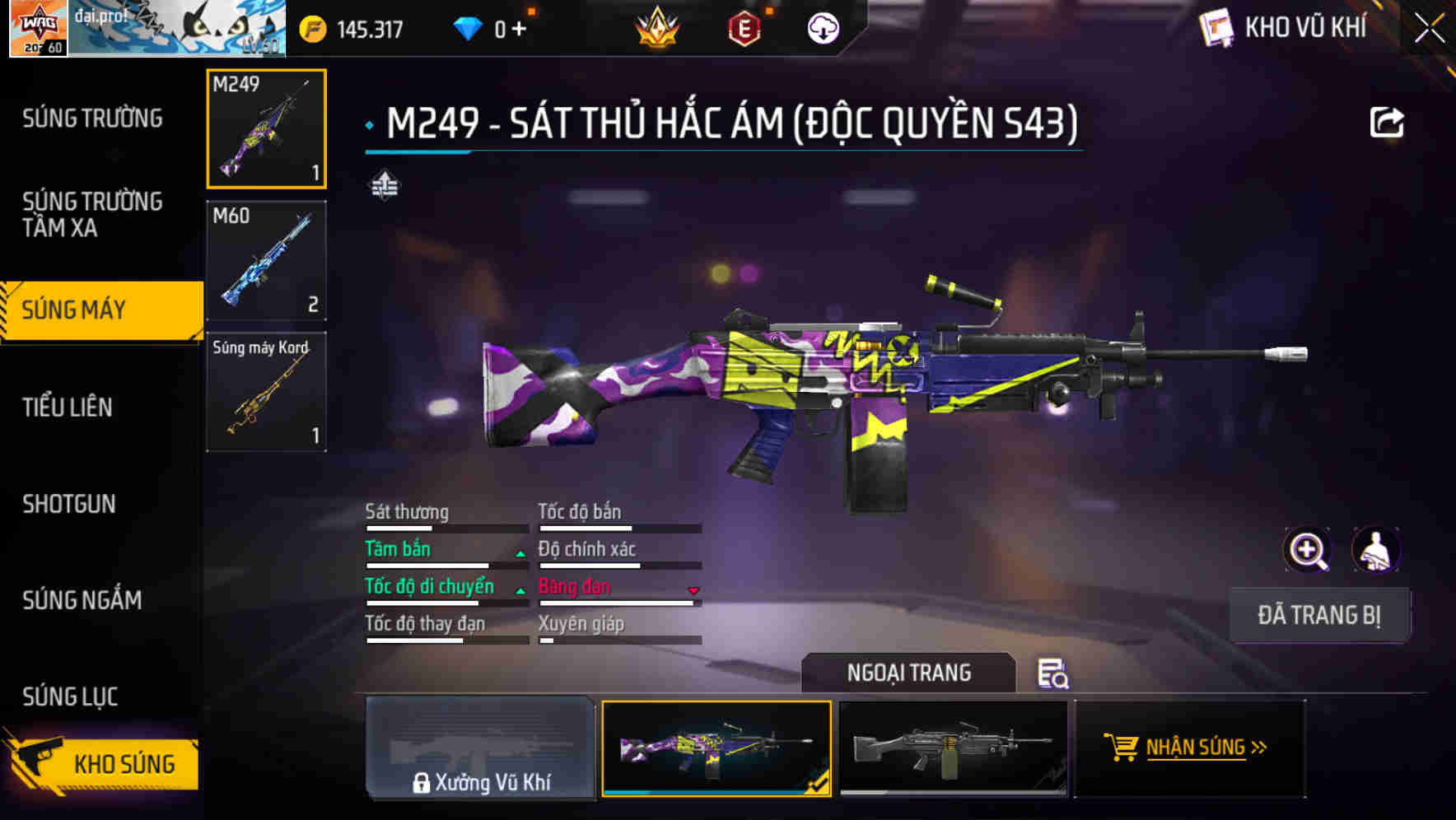Open the NGOẠI TRANG tab

(x=909, y=673)
